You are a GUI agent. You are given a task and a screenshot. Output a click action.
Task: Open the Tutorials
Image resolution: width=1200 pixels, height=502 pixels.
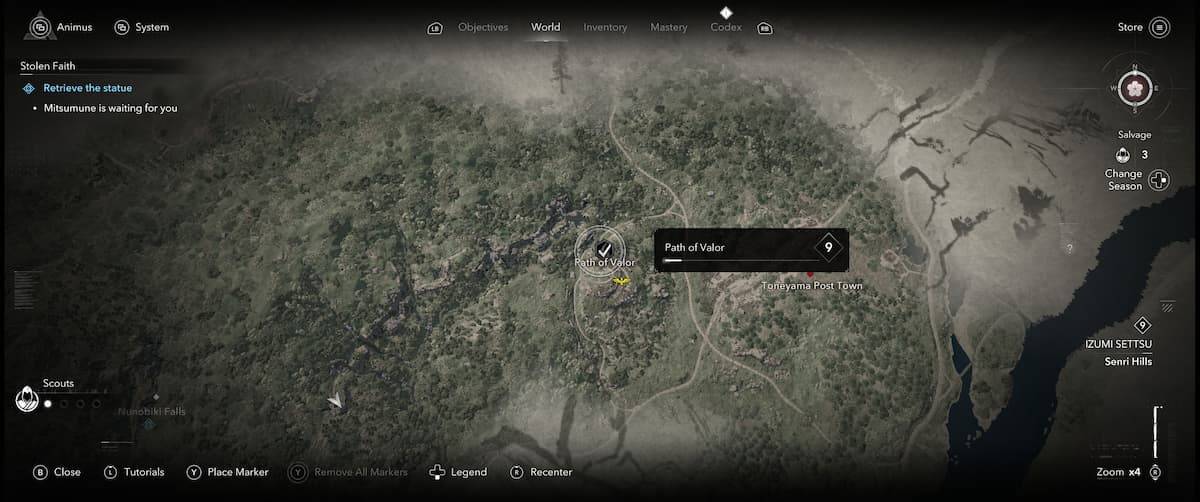(x=134, y=472)
